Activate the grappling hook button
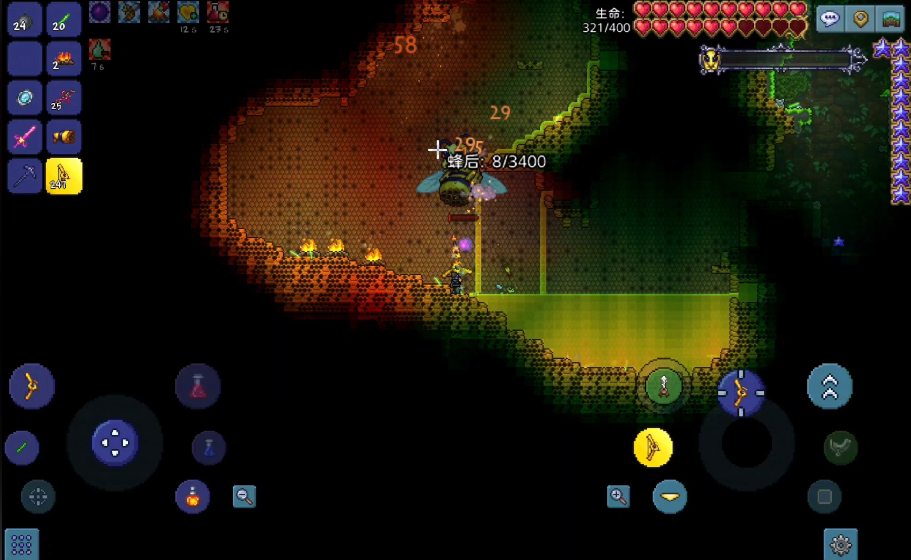Screen dimensions: 911x560 (840, 447)
